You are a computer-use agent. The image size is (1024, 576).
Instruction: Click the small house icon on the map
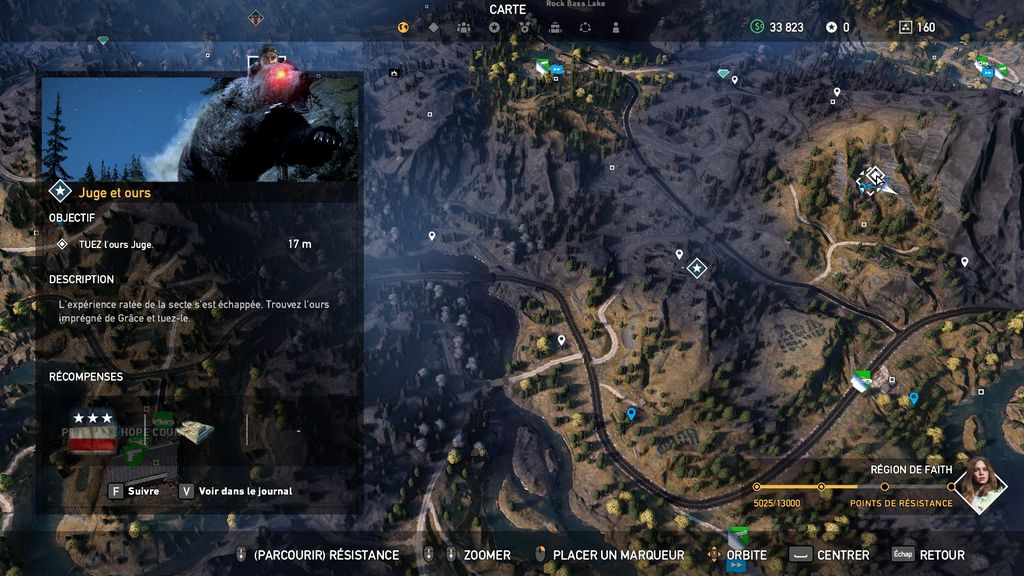395,73
